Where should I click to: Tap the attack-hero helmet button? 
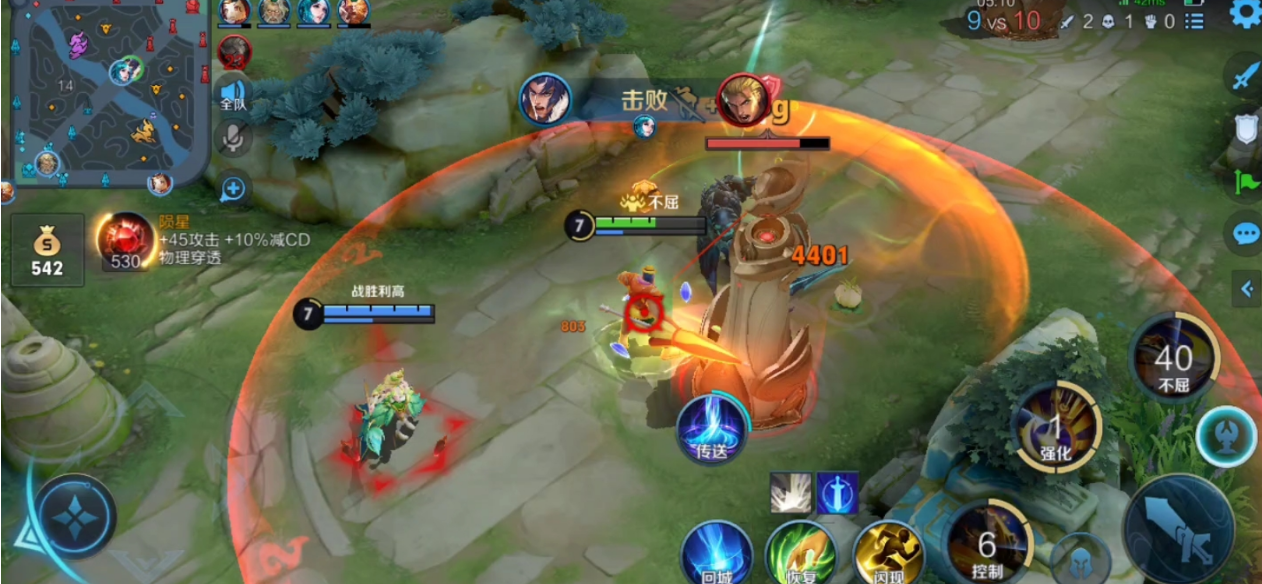tap(1082, 559)
